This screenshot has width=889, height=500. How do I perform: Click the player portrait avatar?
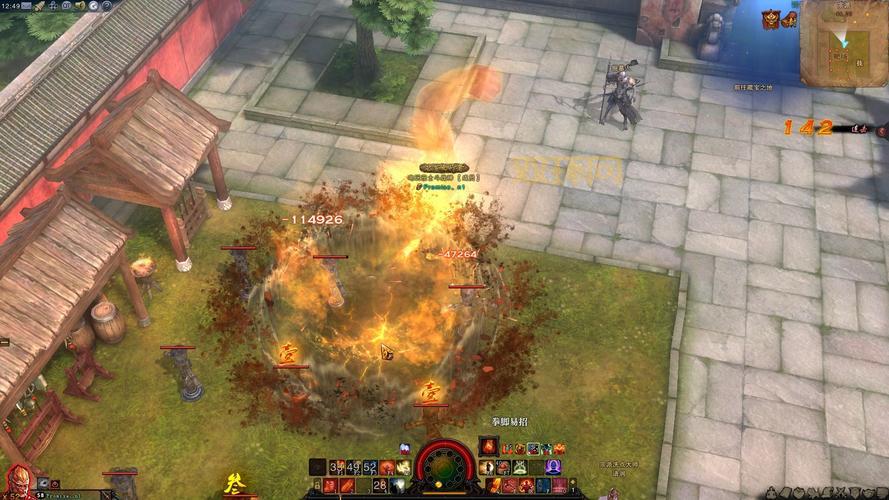tap(17, 480)
